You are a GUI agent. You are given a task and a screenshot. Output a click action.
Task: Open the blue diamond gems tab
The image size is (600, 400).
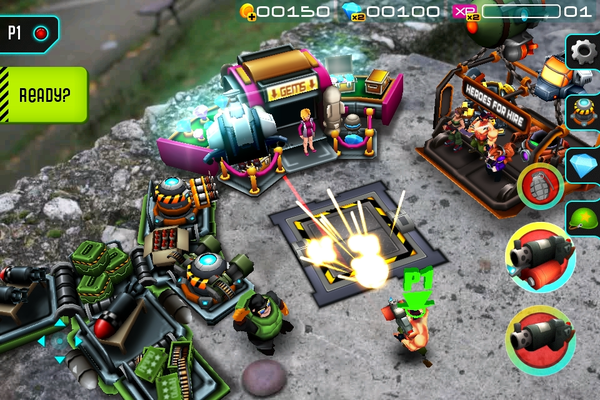[x=584, y=165]
